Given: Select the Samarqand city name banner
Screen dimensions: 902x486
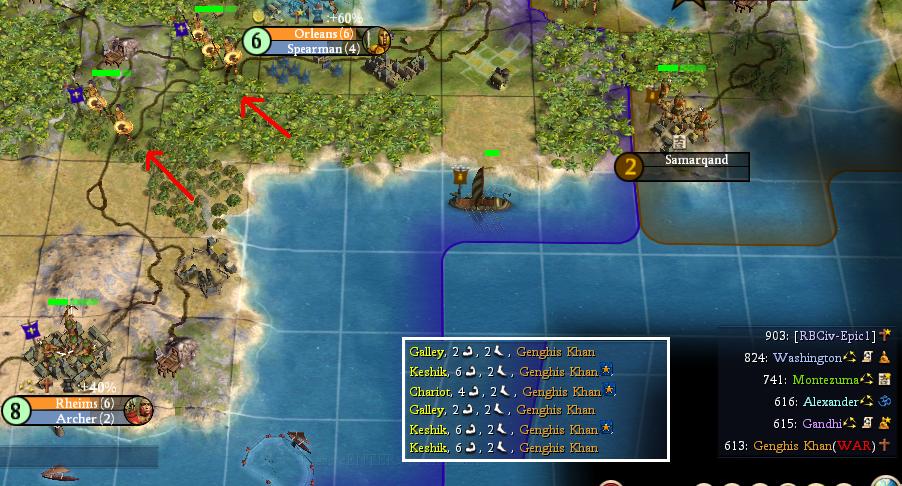Looking at the screenshot, I should 696,160.
